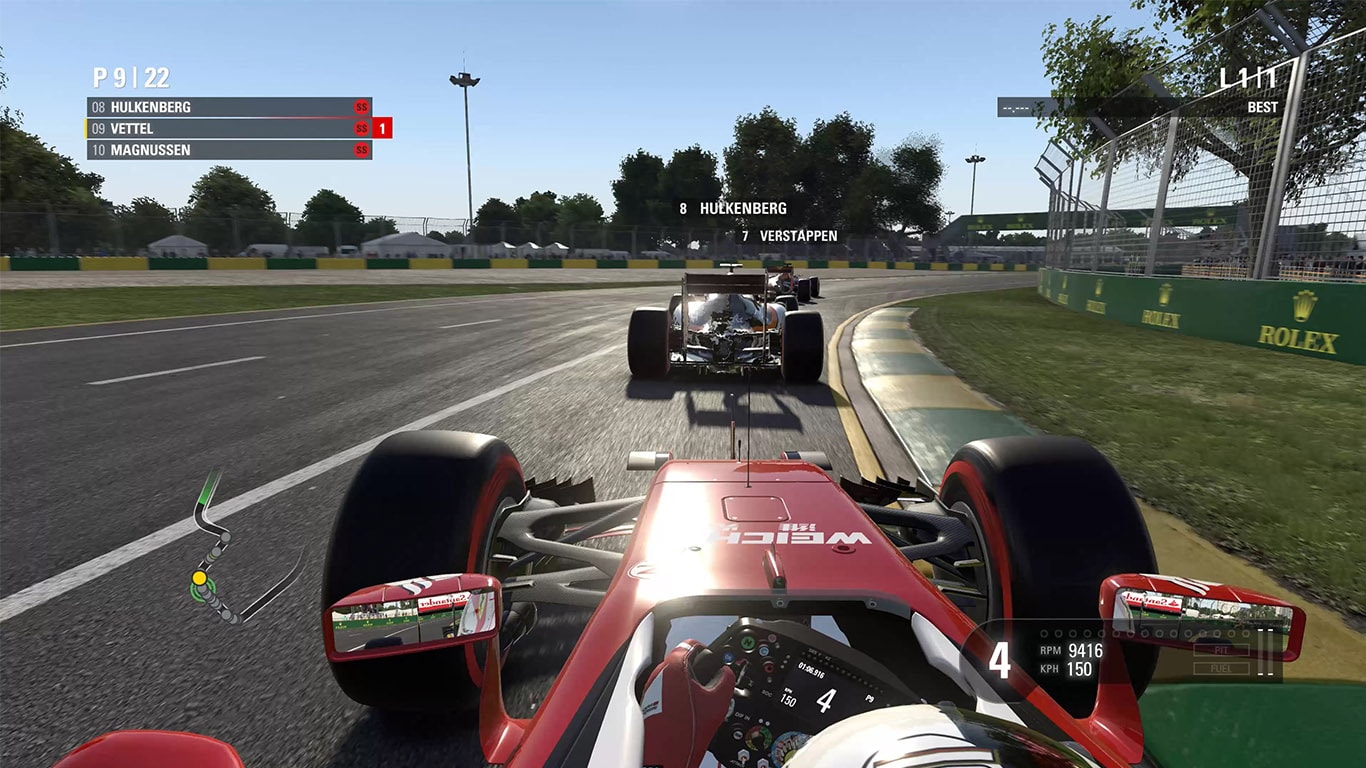The width and height of the screenshot is (1366, 768).
Task: Click the Verstappen name tag above the cars
Action: click(789, 236)
